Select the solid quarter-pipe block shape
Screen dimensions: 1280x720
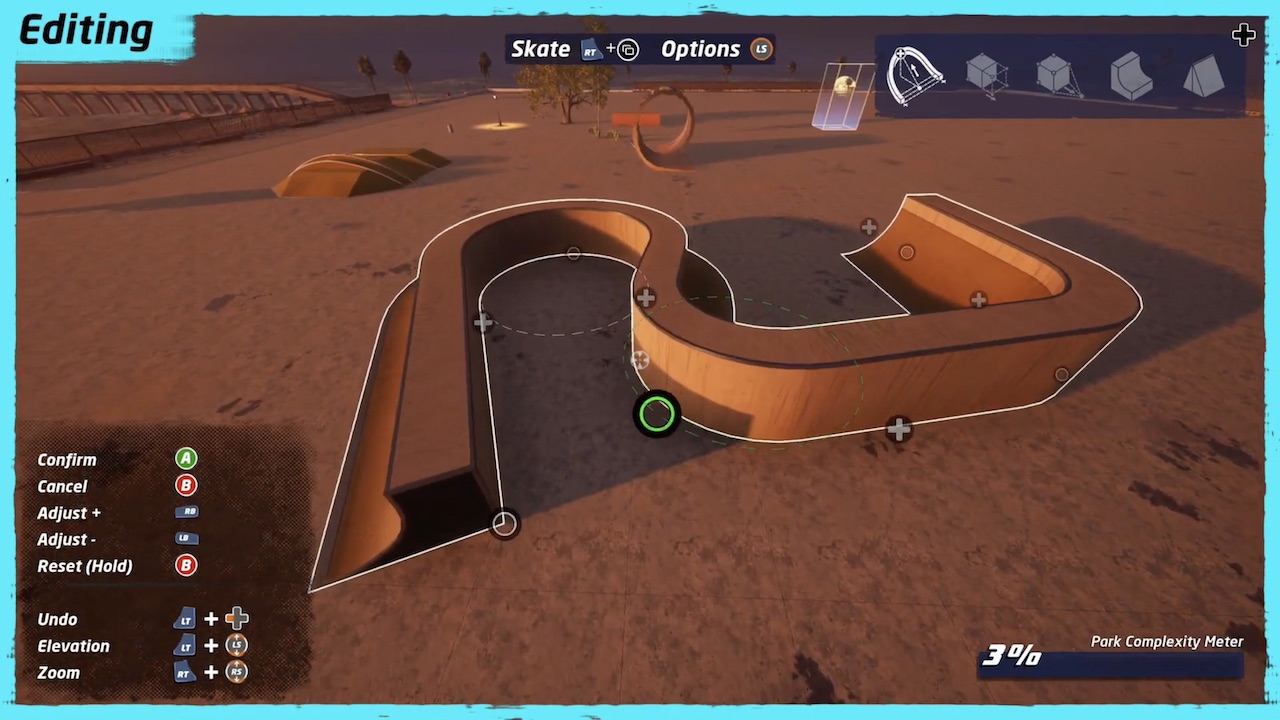point(1131,75)
